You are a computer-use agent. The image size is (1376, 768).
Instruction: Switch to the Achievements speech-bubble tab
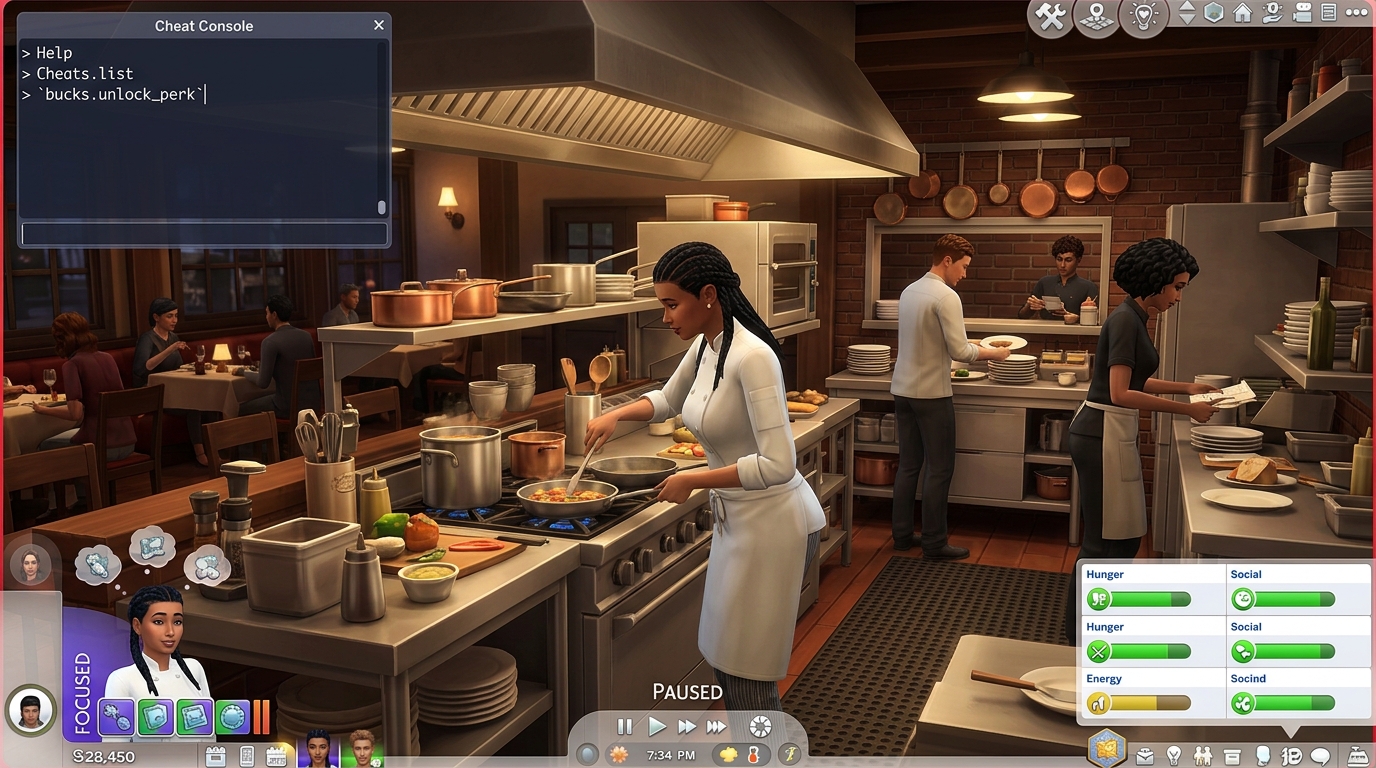[x=1320, y=757]
